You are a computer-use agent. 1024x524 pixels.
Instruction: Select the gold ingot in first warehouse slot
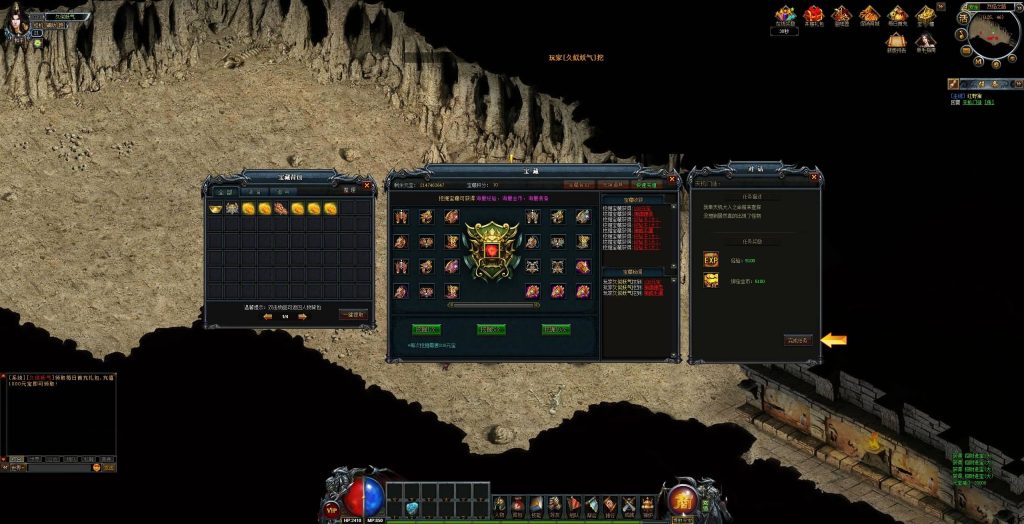coord(215,209)
